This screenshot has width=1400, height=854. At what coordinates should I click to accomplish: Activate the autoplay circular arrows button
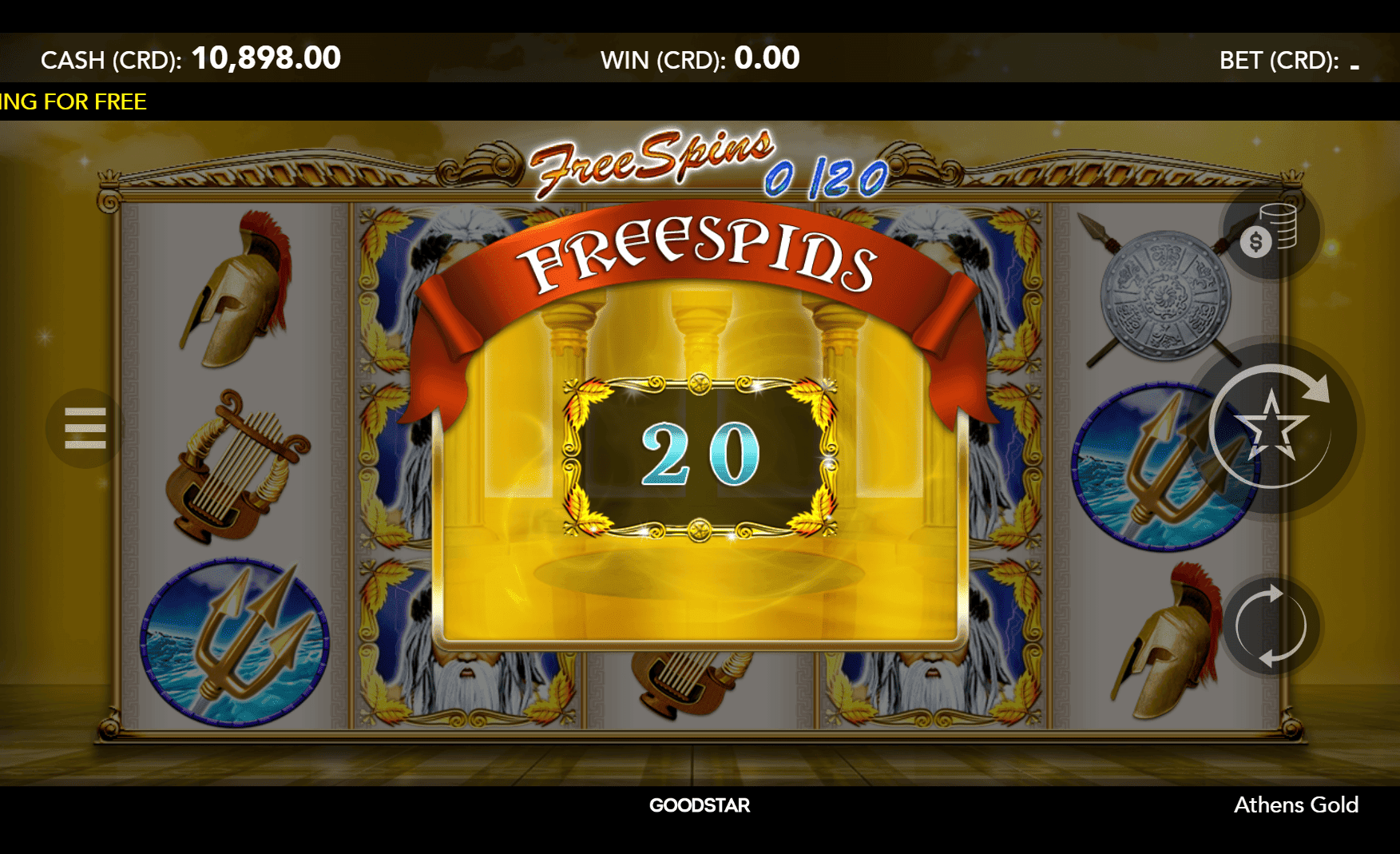(x=1271, y=626)
